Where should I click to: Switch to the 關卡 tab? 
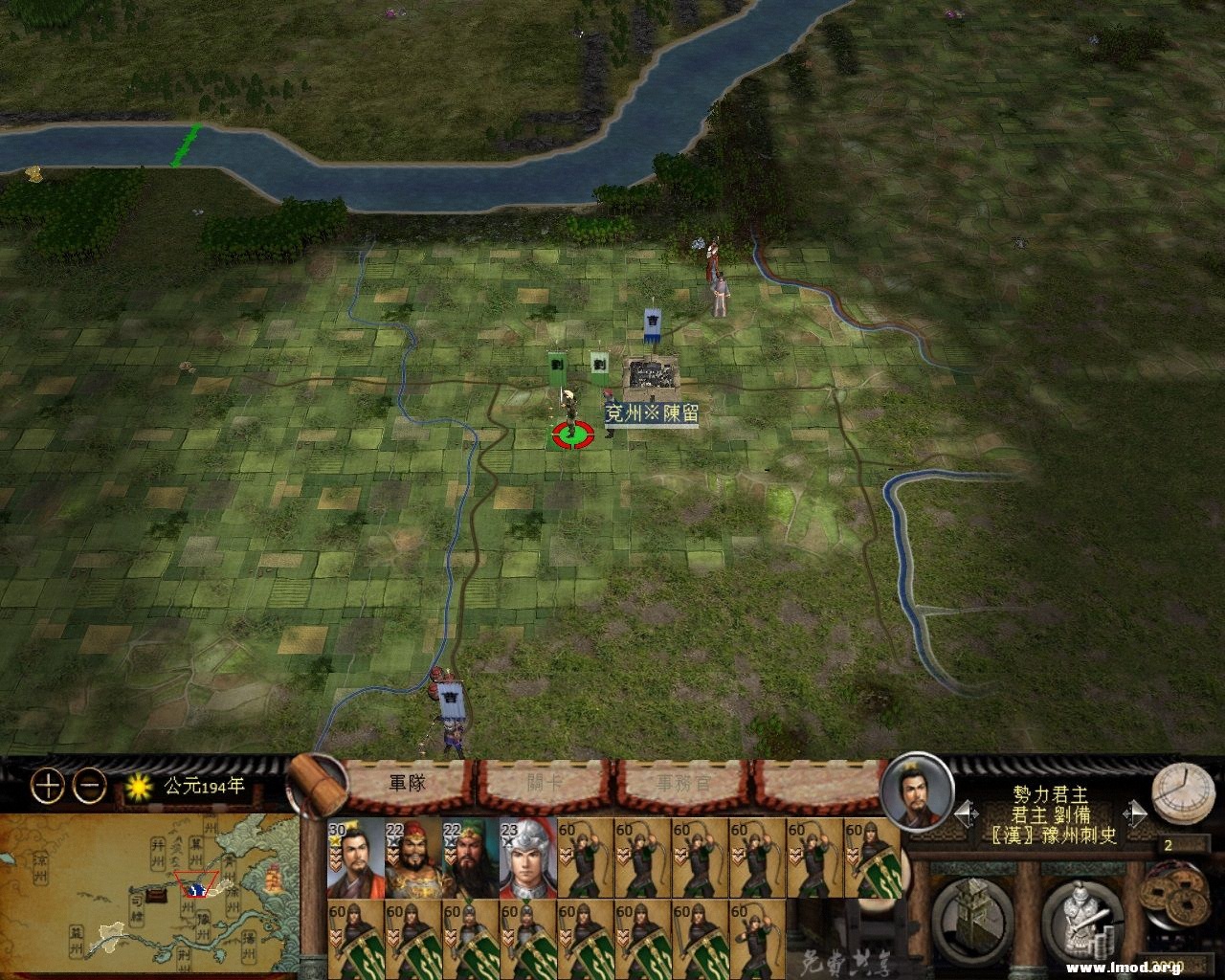pos(546,783)
